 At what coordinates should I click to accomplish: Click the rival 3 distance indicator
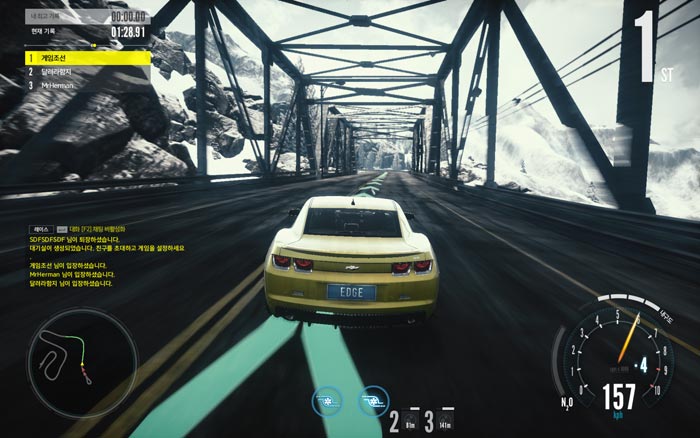coord(440,420)
